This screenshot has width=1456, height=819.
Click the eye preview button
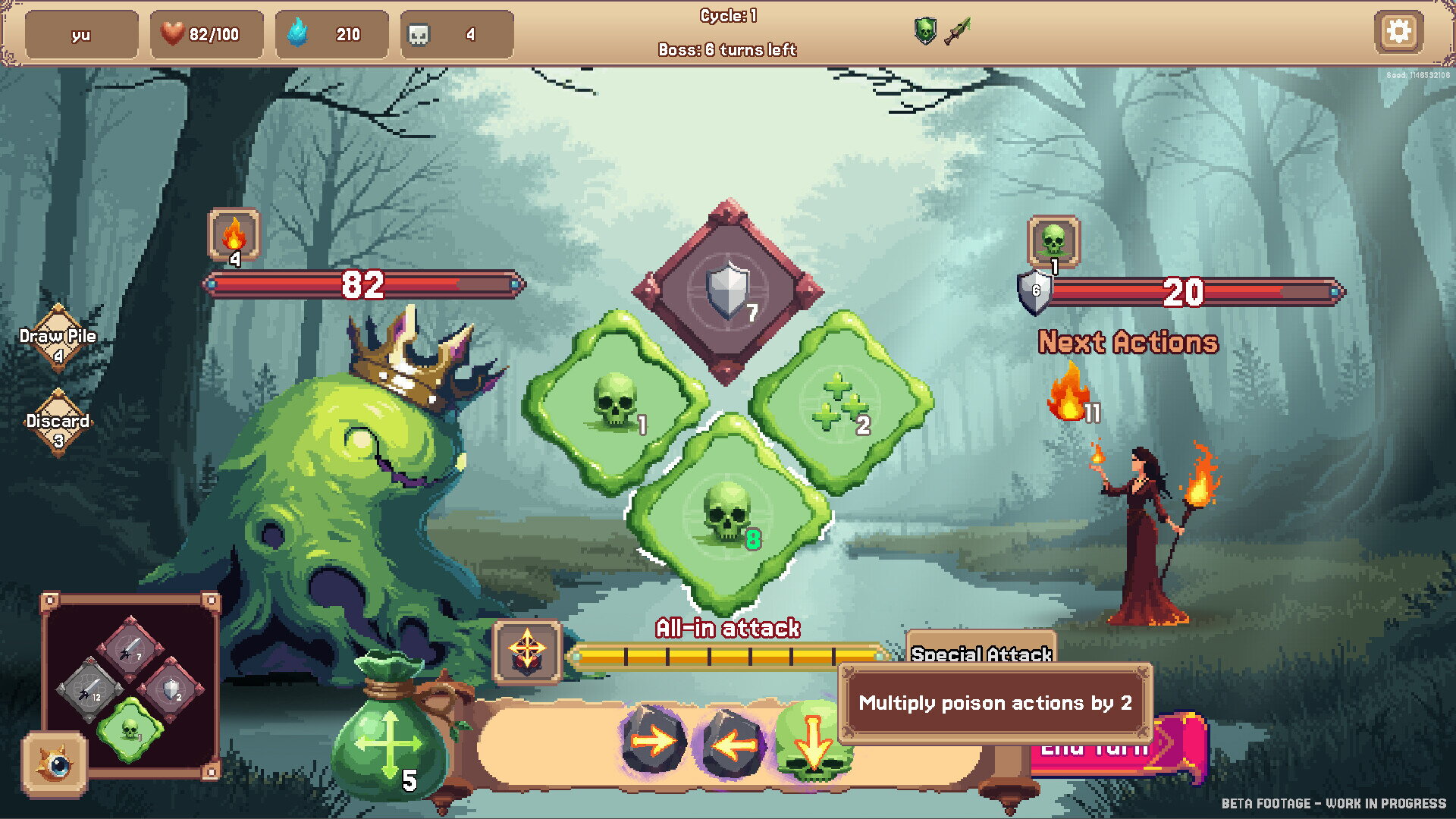click(55, 764)
